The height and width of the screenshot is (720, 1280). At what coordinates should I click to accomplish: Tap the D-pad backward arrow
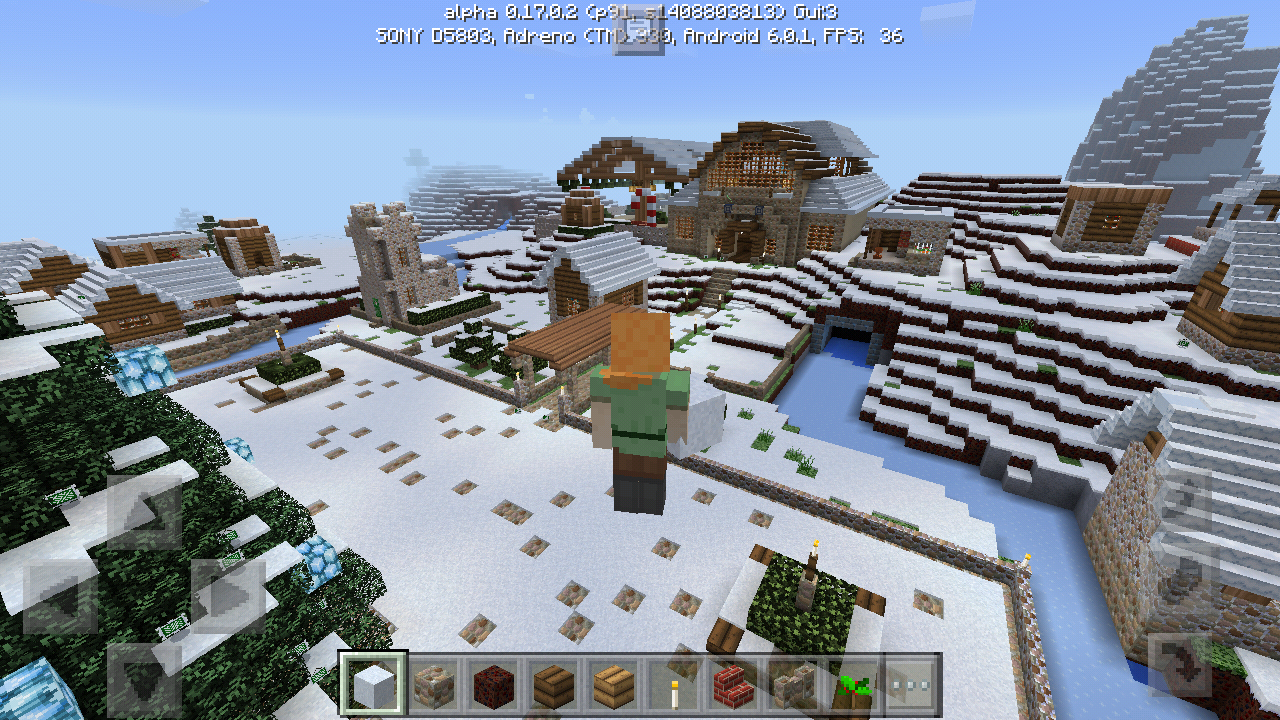[x=144, y=678]
